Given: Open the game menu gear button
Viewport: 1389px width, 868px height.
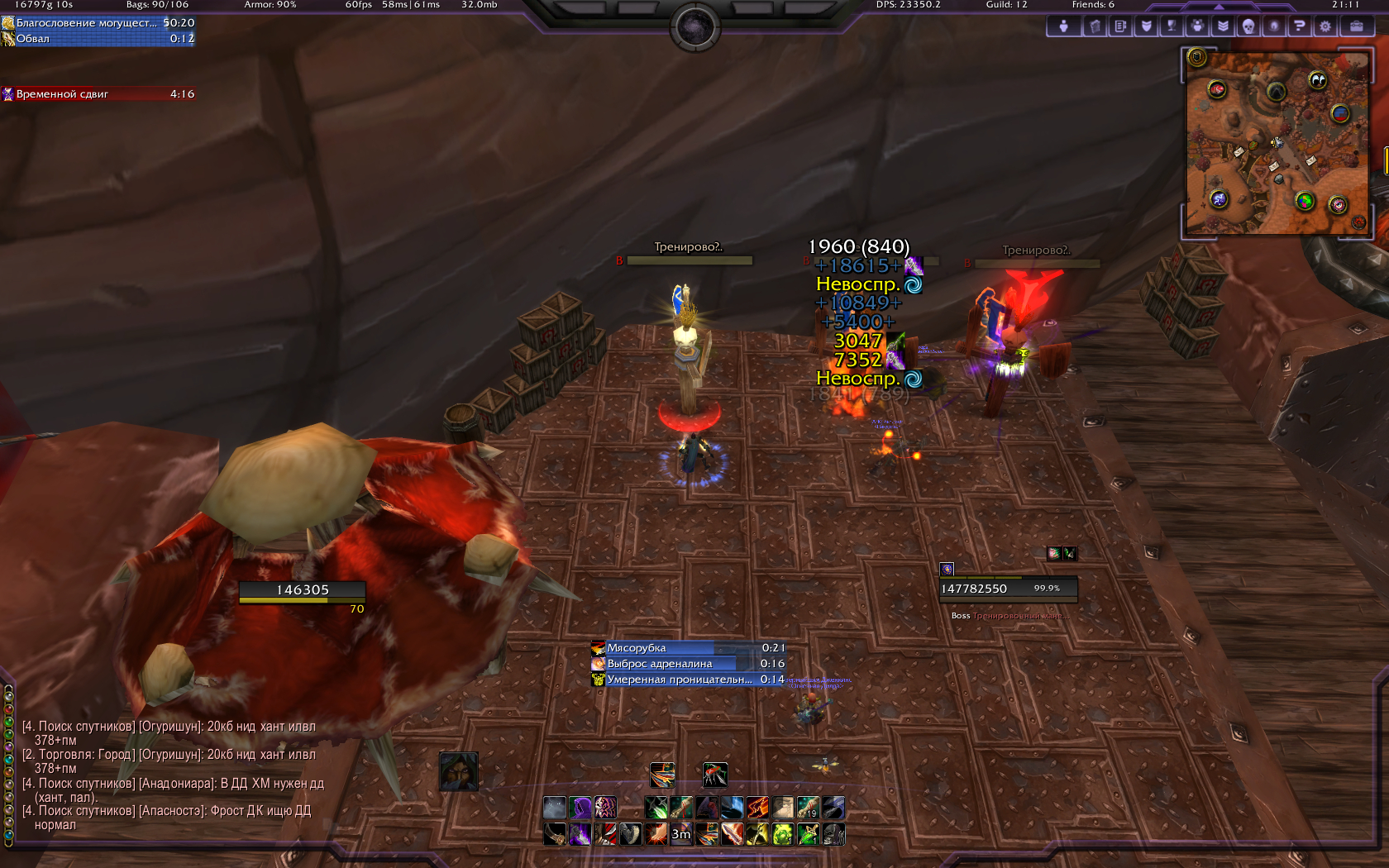Looking at the screenshot, I should point(1325,26).
